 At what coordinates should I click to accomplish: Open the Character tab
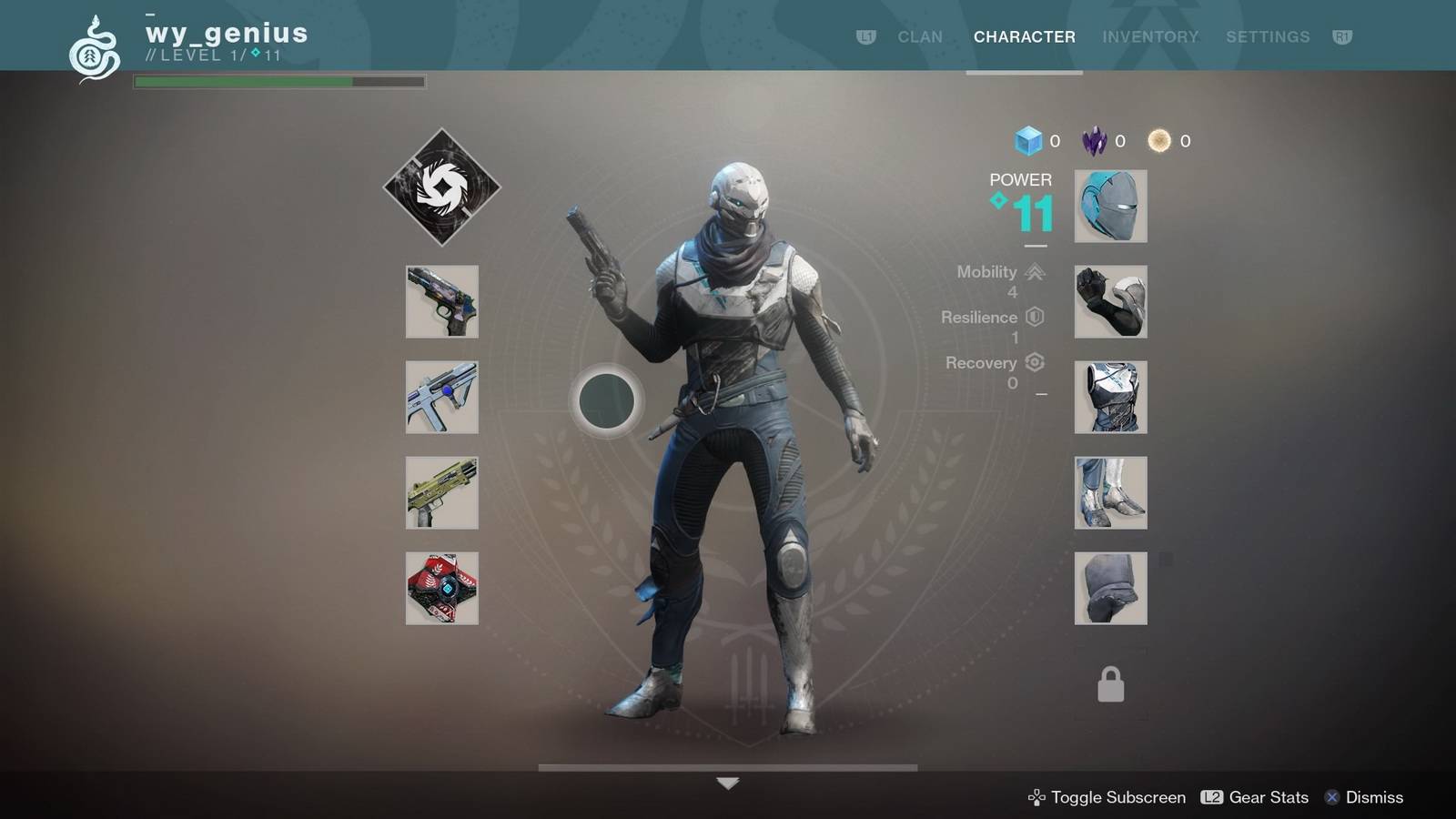[x=1024, y=36]
